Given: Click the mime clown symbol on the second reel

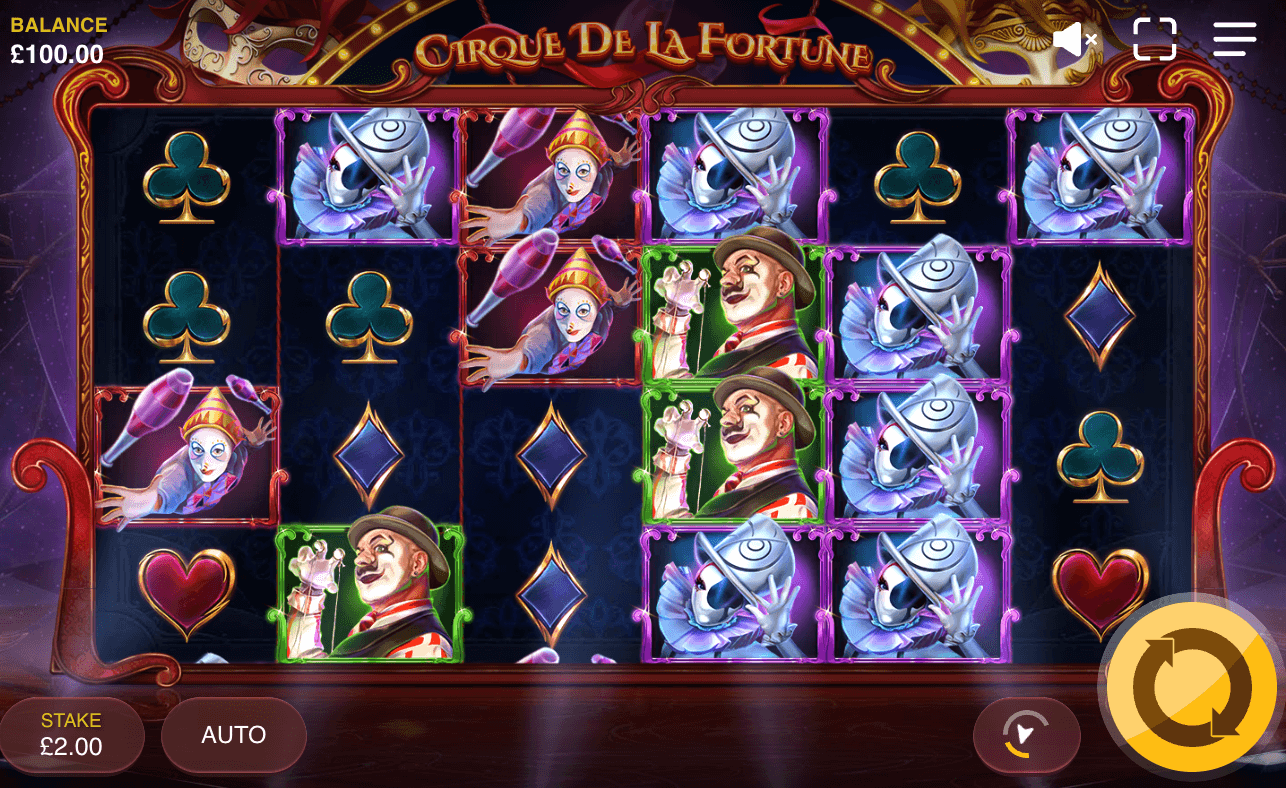Looking at the screenshot, I should (366, 180).
